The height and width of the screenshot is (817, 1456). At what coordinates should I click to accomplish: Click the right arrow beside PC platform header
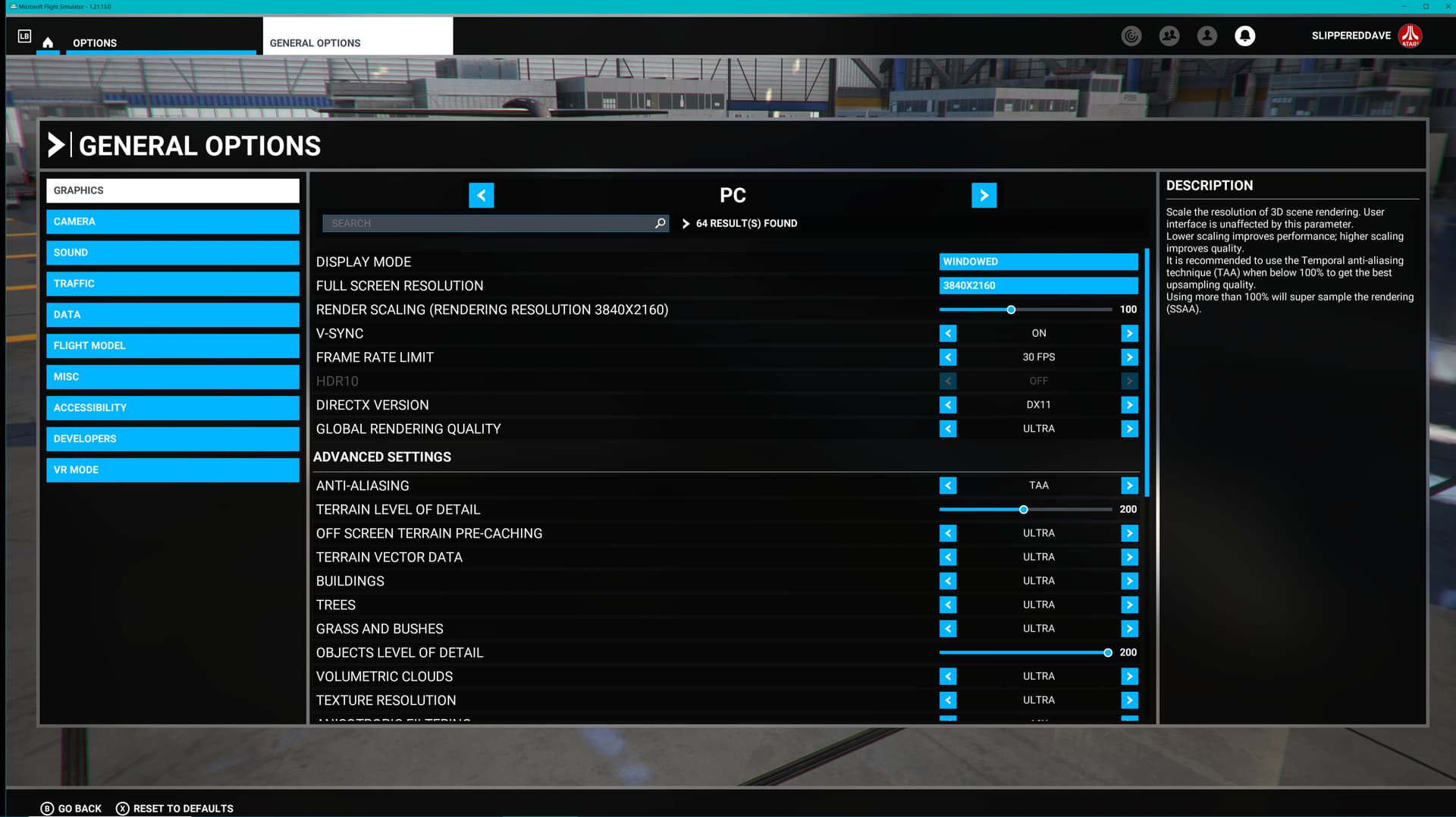(x=984, y=195)
